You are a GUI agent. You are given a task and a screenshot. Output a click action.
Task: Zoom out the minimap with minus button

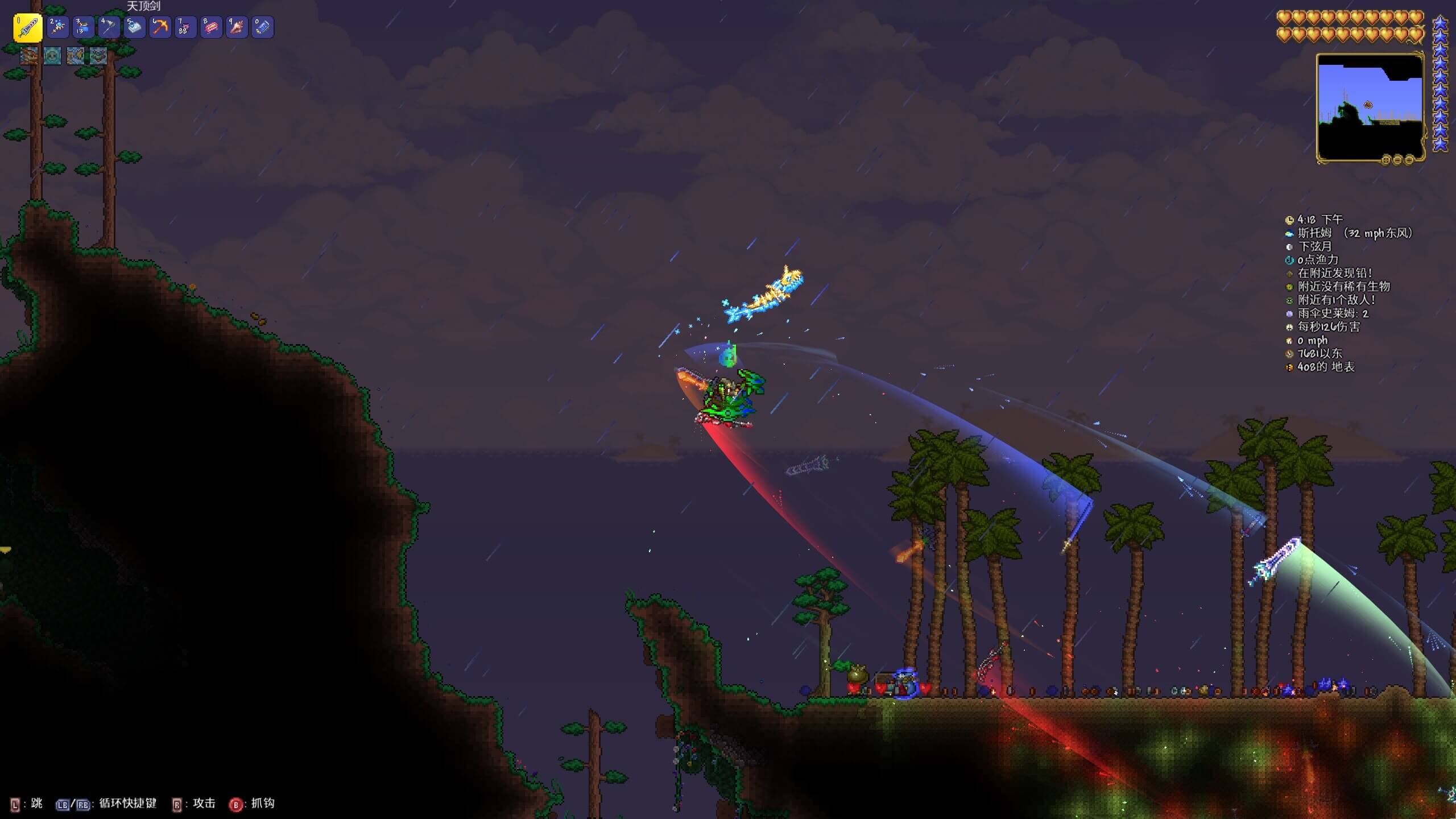point(1397,160)
